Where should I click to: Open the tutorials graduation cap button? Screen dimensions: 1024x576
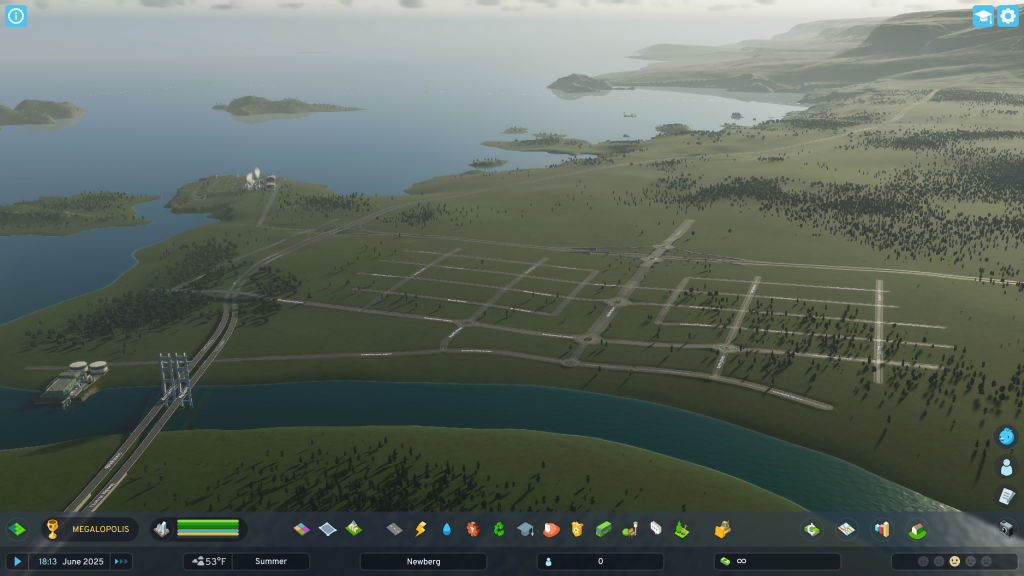[x=983, y=16]
